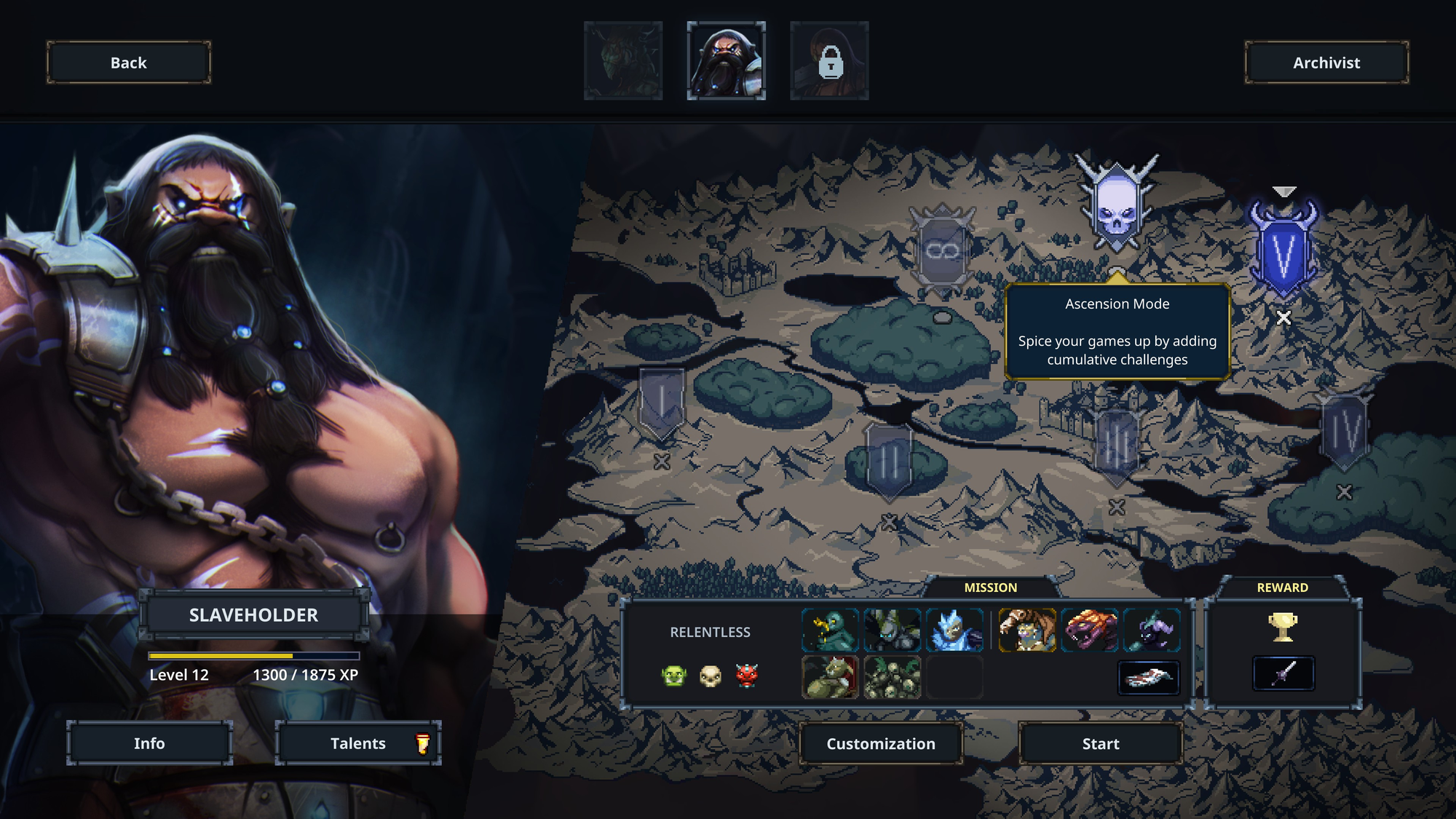Image resolution: width=1456 pixels, height=819 pixels.
Task: Click the locked hero portrait
Action: coord(829,60)
